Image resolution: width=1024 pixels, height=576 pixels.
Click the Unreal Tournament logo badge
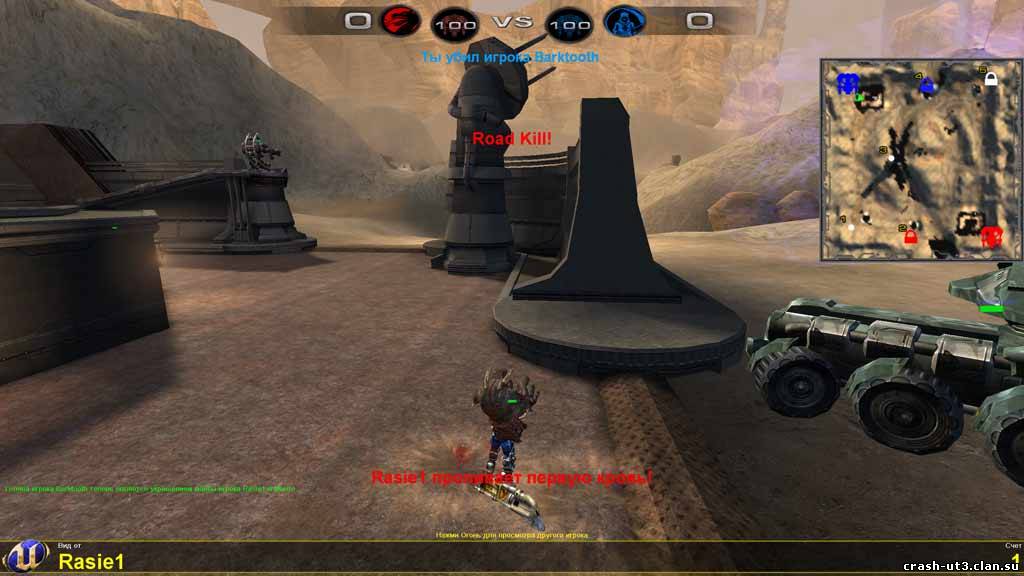click(x=24, y=558)
